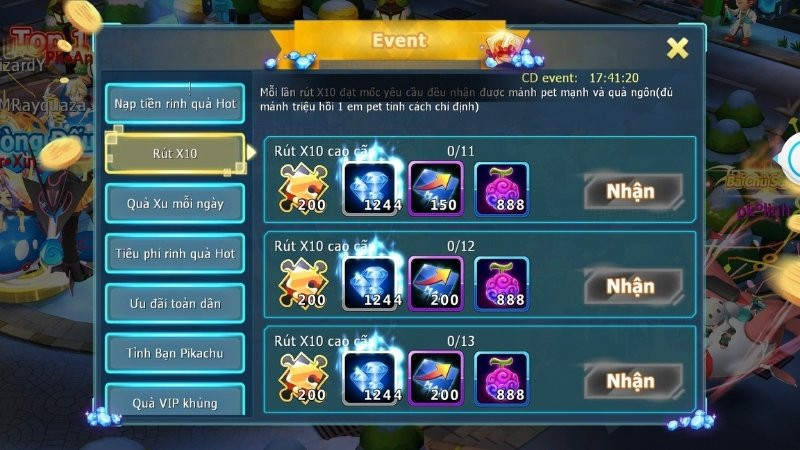
Task: Inspect the diamond reward in 0/12 row
Action: tap(372, 283)
